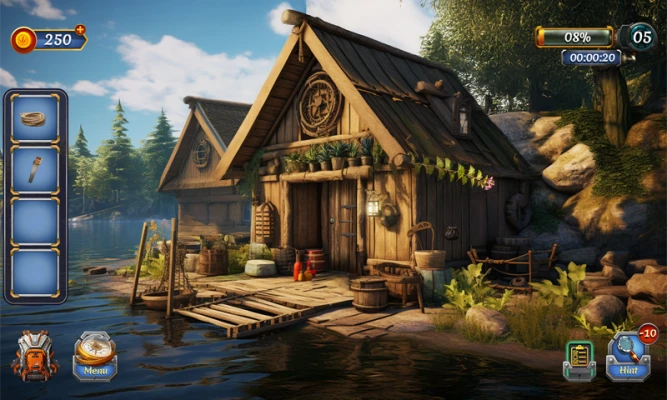Open the clipboard task list
The image size is (667, 400).
point(579,358)
